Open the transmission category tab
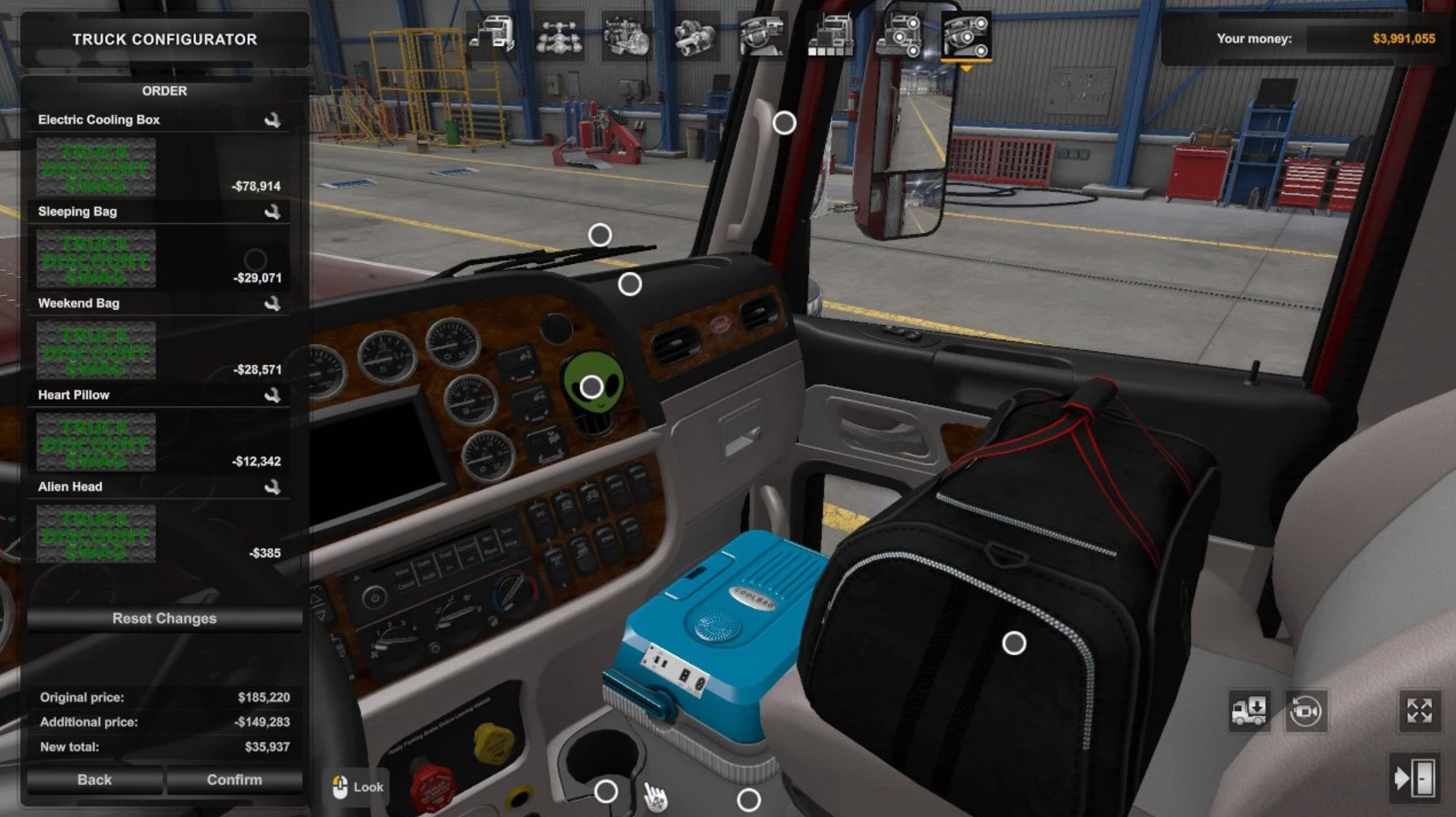 pos(694,37)
